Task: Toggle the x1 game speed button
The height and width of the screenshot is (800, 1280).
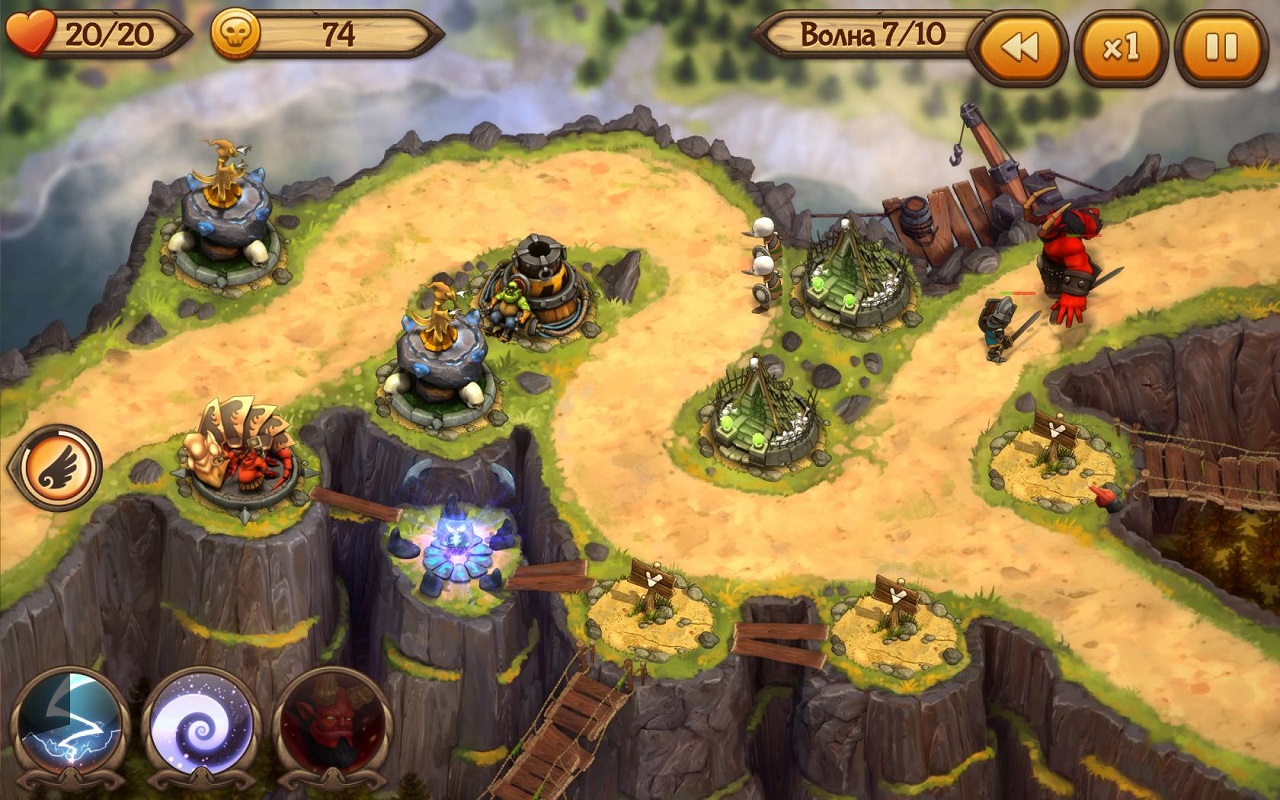Action: coord(1121,48)
